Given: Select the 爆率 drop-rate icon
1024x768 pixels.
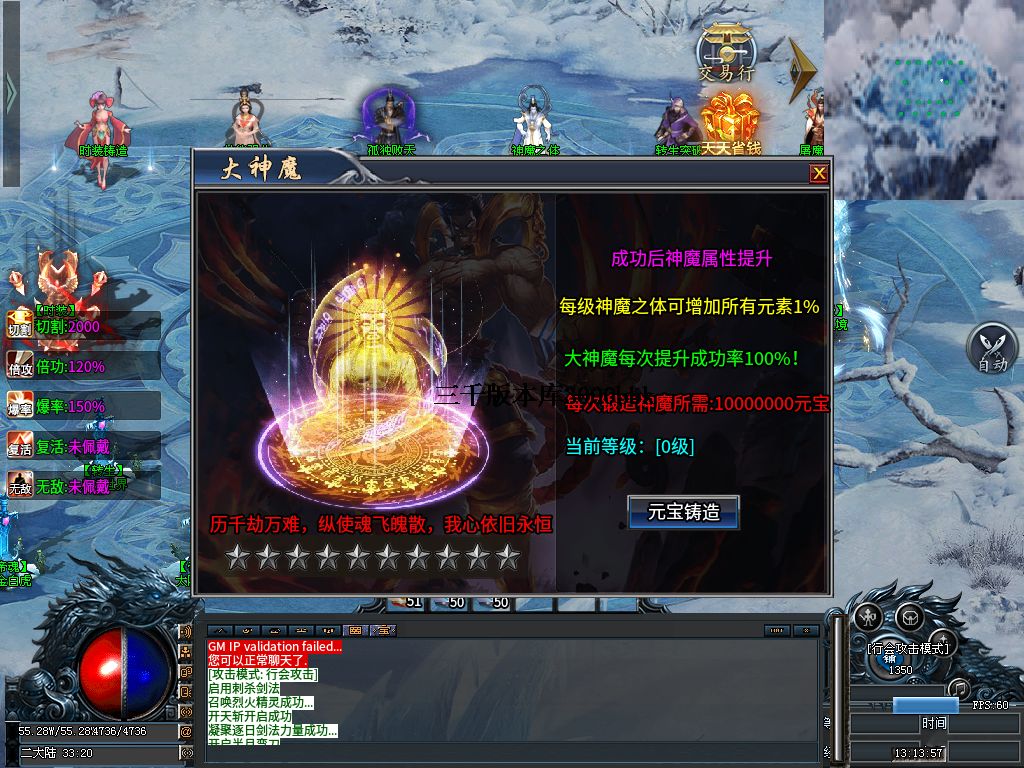Looking at the screenshot, I should tap(20, 405).
